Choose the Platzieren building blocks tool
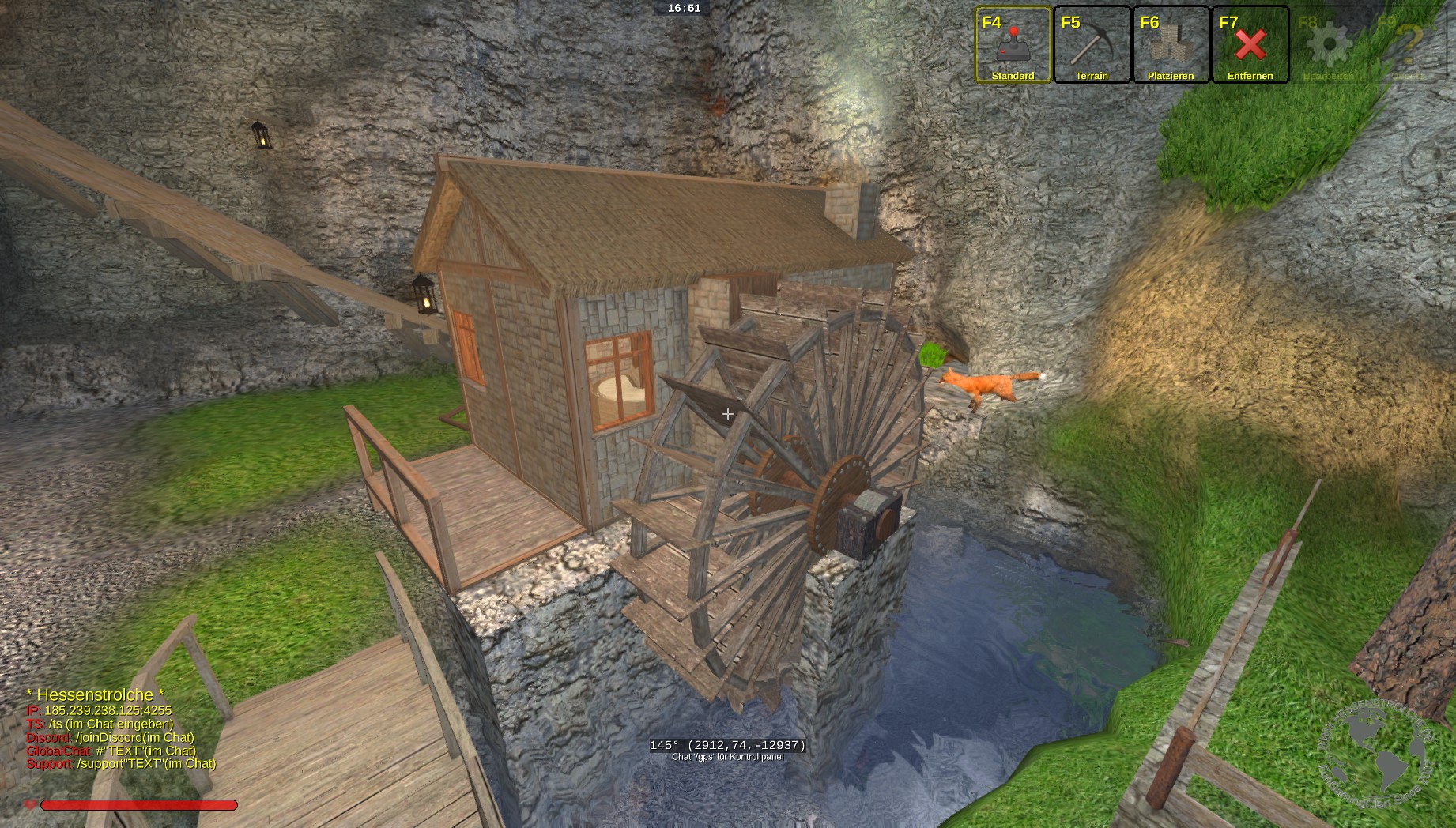Viewport: 1456px width, 828px height. [x=1171, y=45]
